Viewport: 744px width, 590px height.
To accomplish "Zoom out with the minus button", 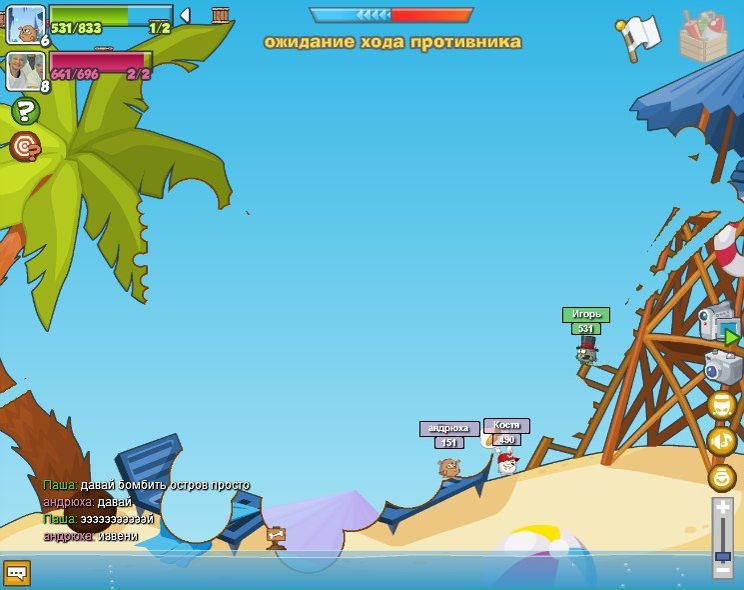I will click(723, 569).
